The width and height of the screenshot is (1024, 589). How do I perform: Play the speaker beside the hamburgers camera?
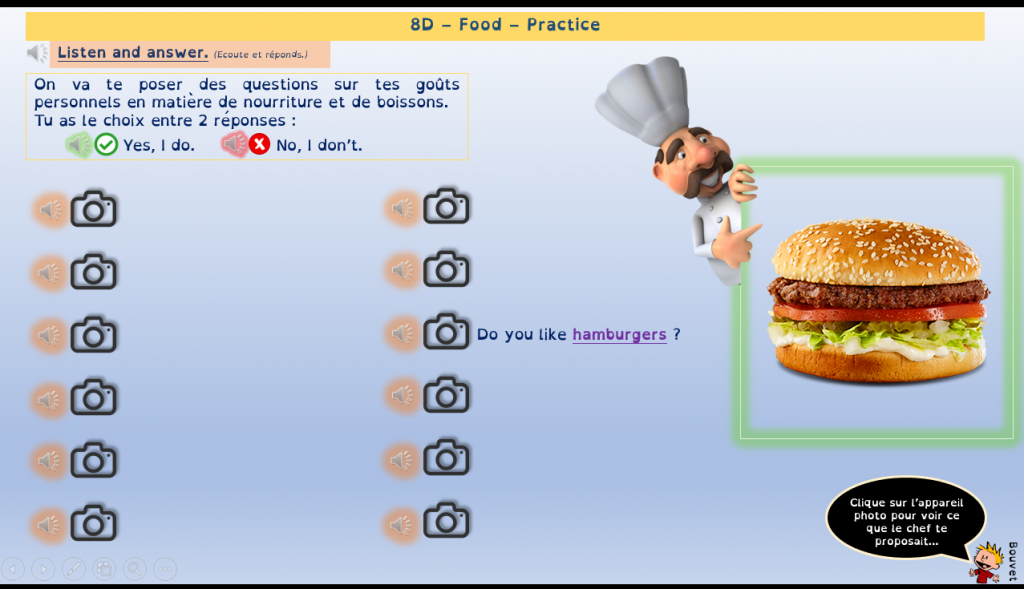point(402,333)
